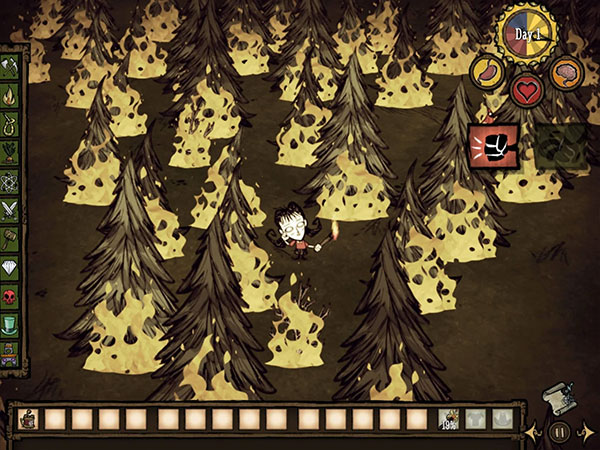Tap the red fist attack button

tap(491, 147)
